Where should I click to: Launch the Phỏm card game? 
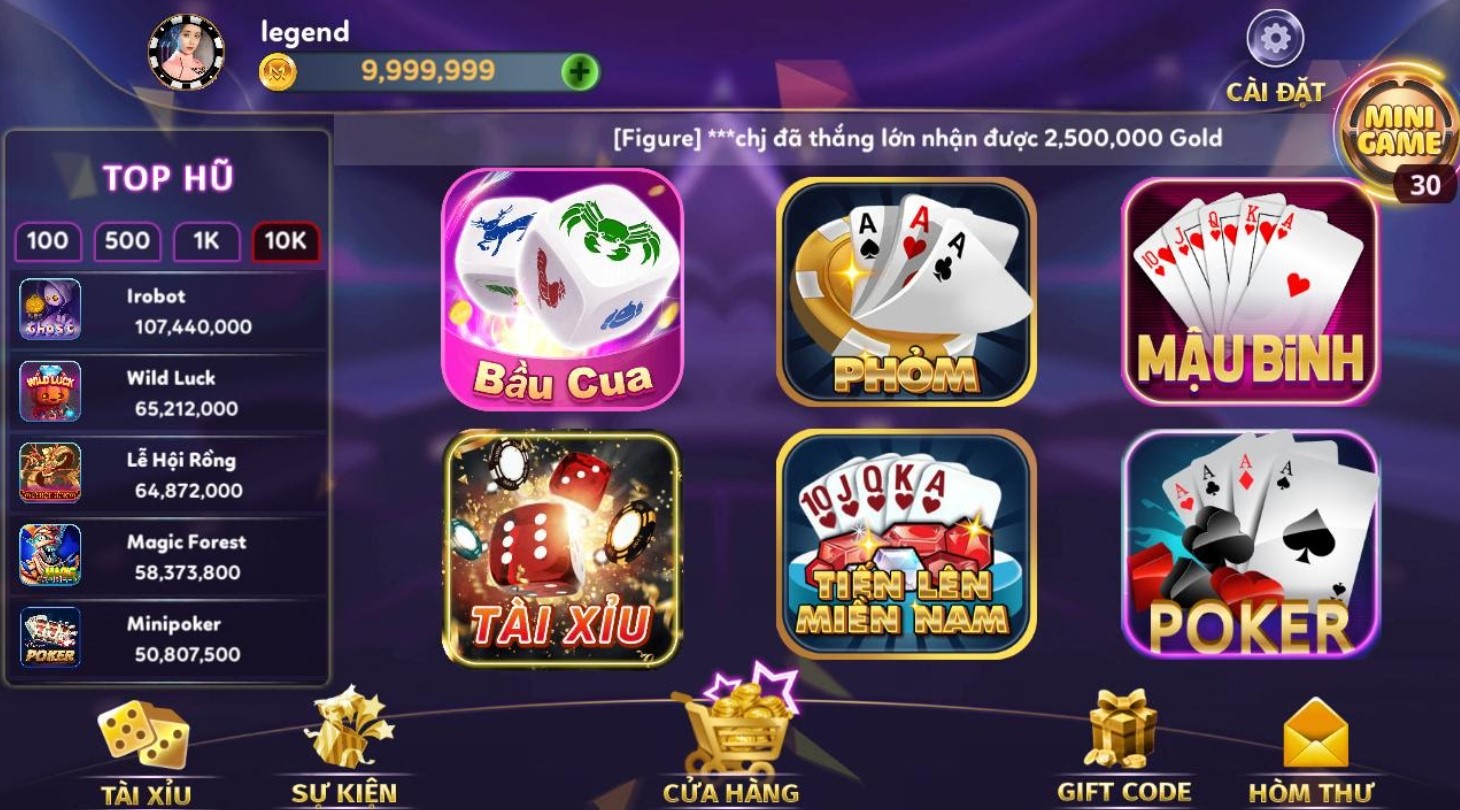pyautogui.click(x=906, y=290)
